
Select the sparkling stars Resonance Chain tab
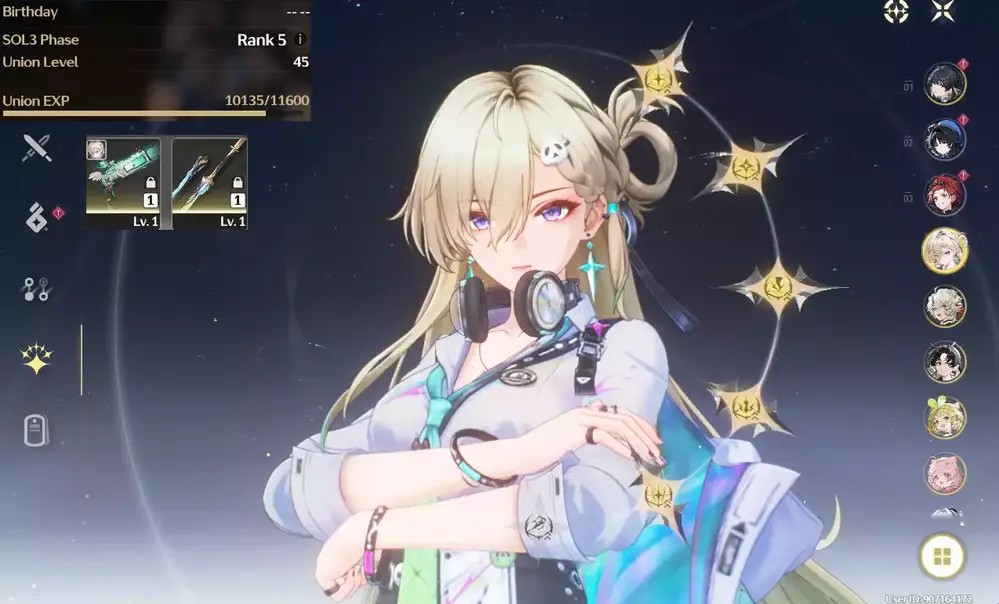point(37,360)
